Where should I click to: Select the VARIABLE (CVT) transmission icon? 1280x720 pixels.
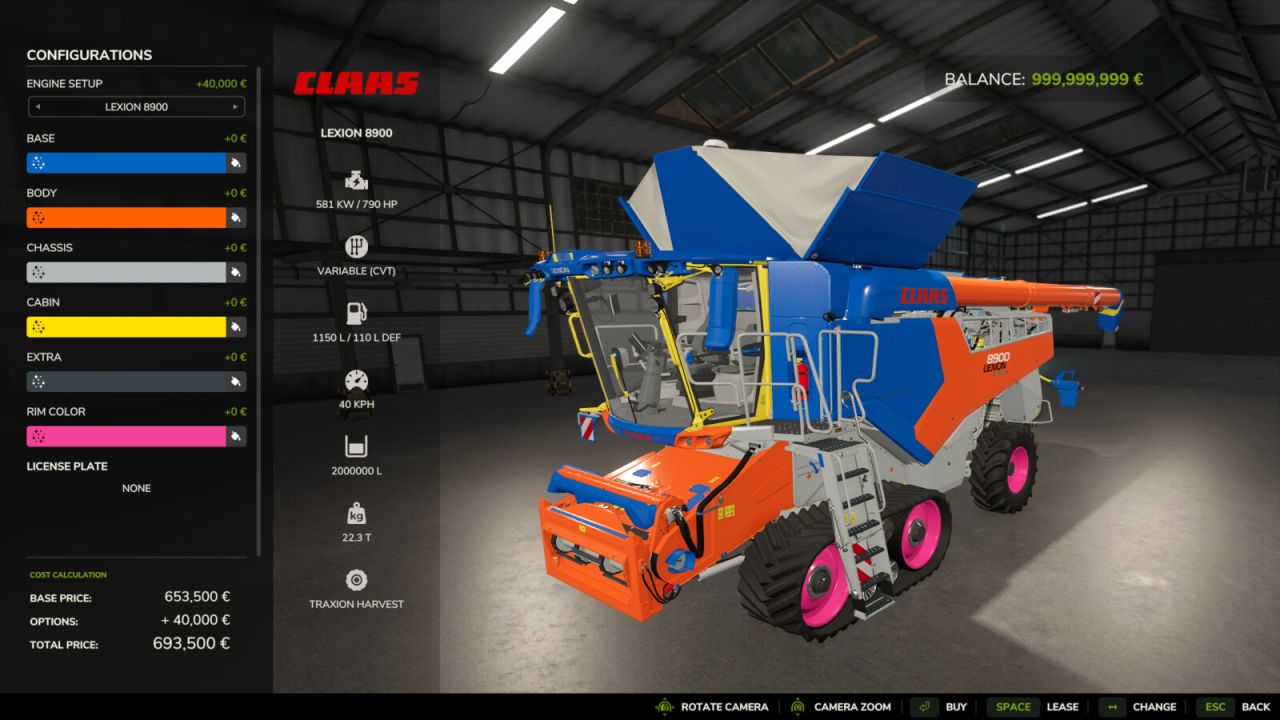click(x=356, y=245)
